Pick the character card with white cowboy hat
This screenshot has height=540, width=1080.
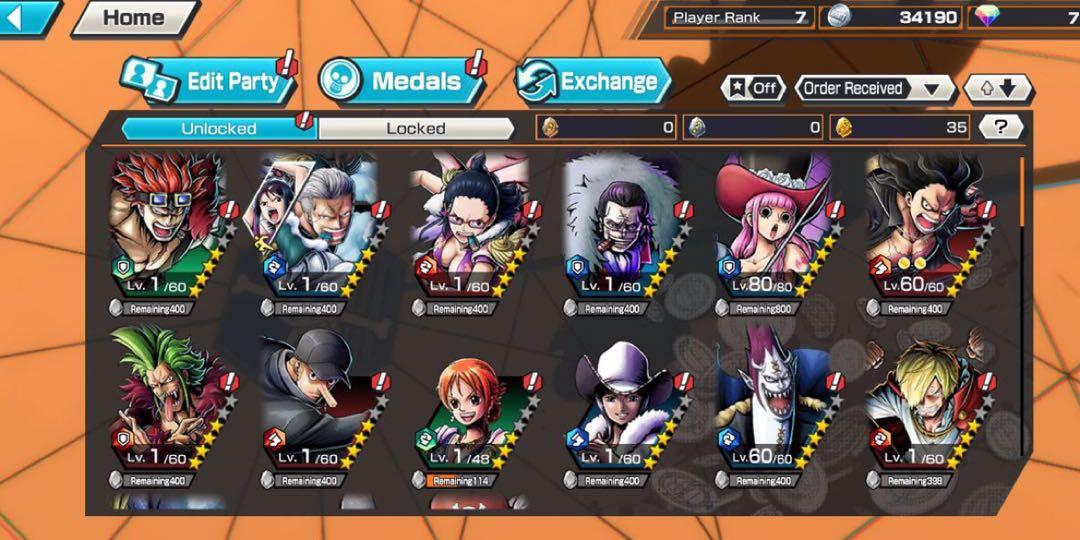[x=621, y=405]
